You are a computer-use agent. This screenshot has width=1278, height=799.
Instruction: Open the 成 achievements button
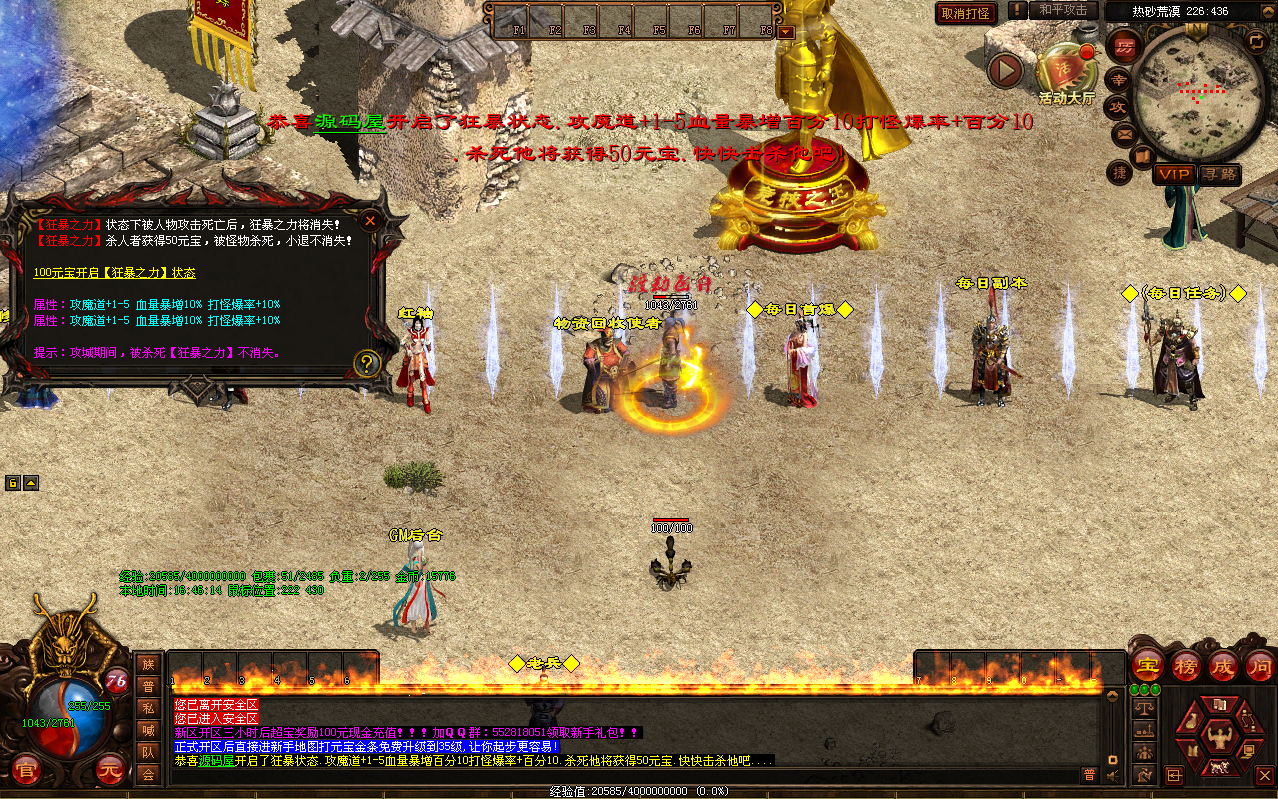pyautogui.click(x=1222, y=664)
